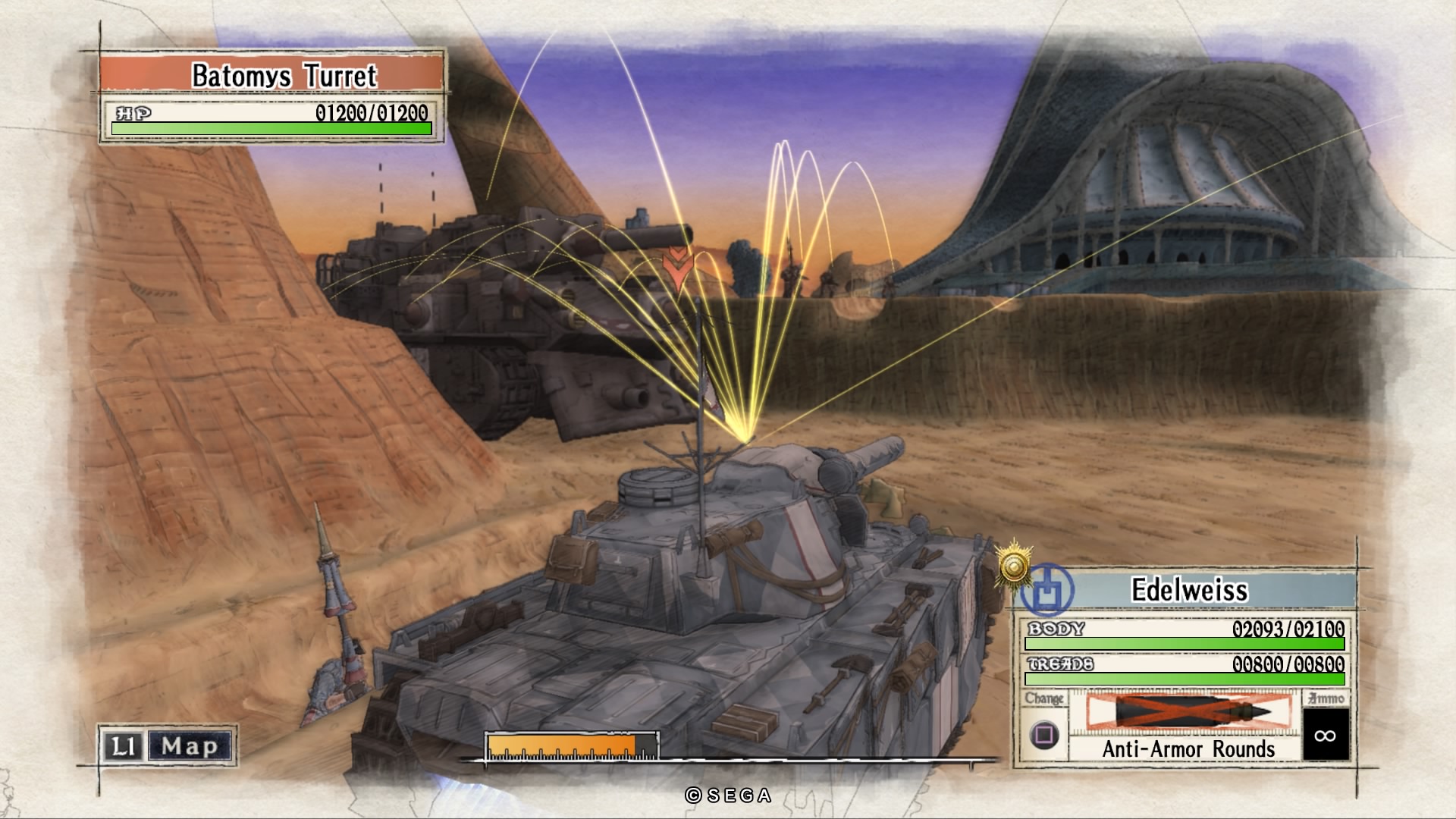Open the Map view
Screen dimensions: 1456x819
pos(189,746)
